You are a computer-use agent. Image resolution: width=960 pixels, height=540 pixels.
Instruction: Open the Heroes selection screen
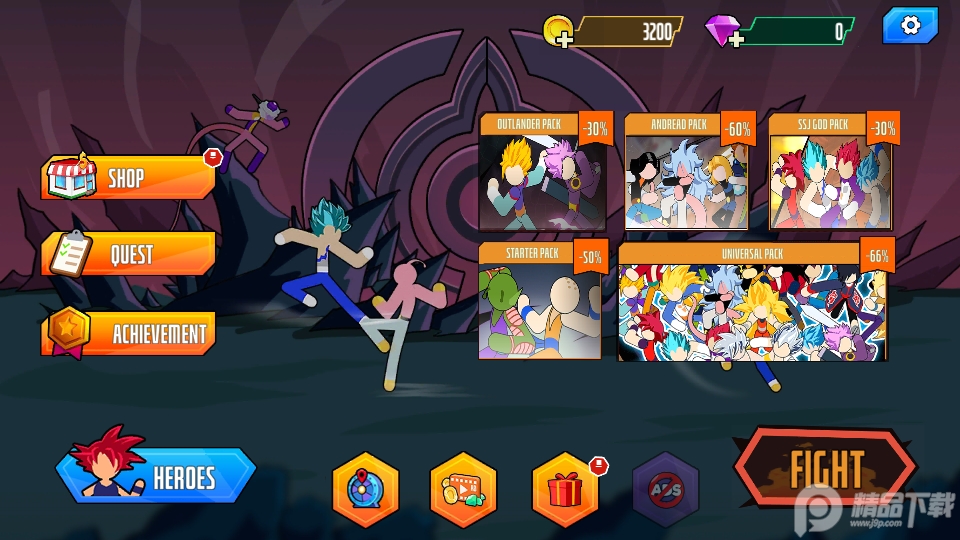click(x=156, y=476)
